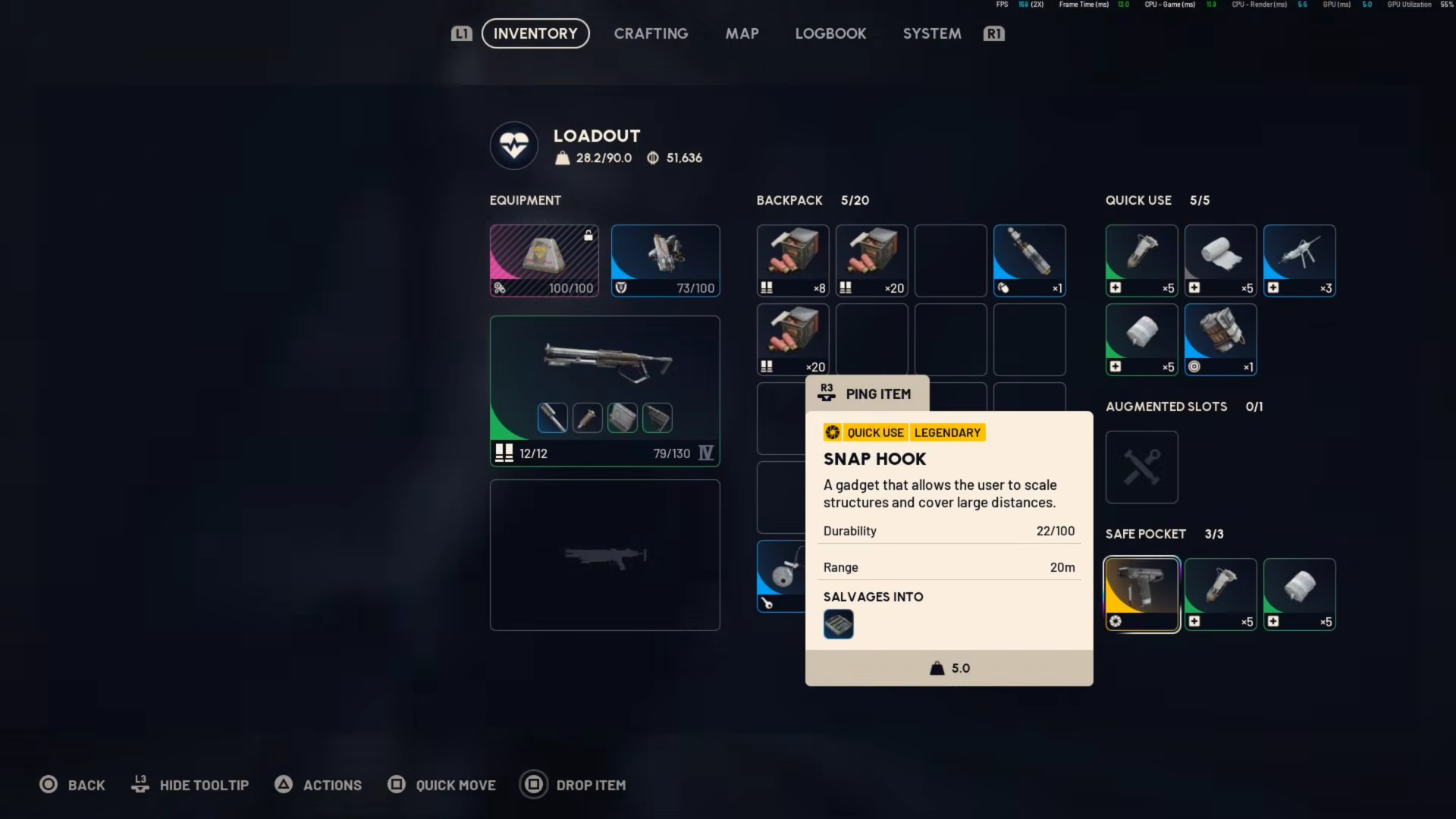
Task: Open the Map tab
Action: coord(742,33)
